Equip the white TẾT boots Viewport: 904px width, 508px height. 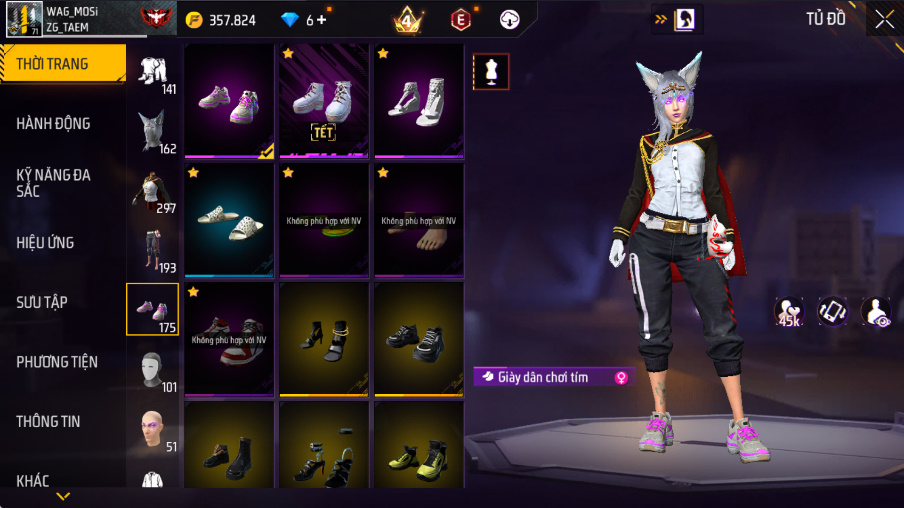pos(323,100)
